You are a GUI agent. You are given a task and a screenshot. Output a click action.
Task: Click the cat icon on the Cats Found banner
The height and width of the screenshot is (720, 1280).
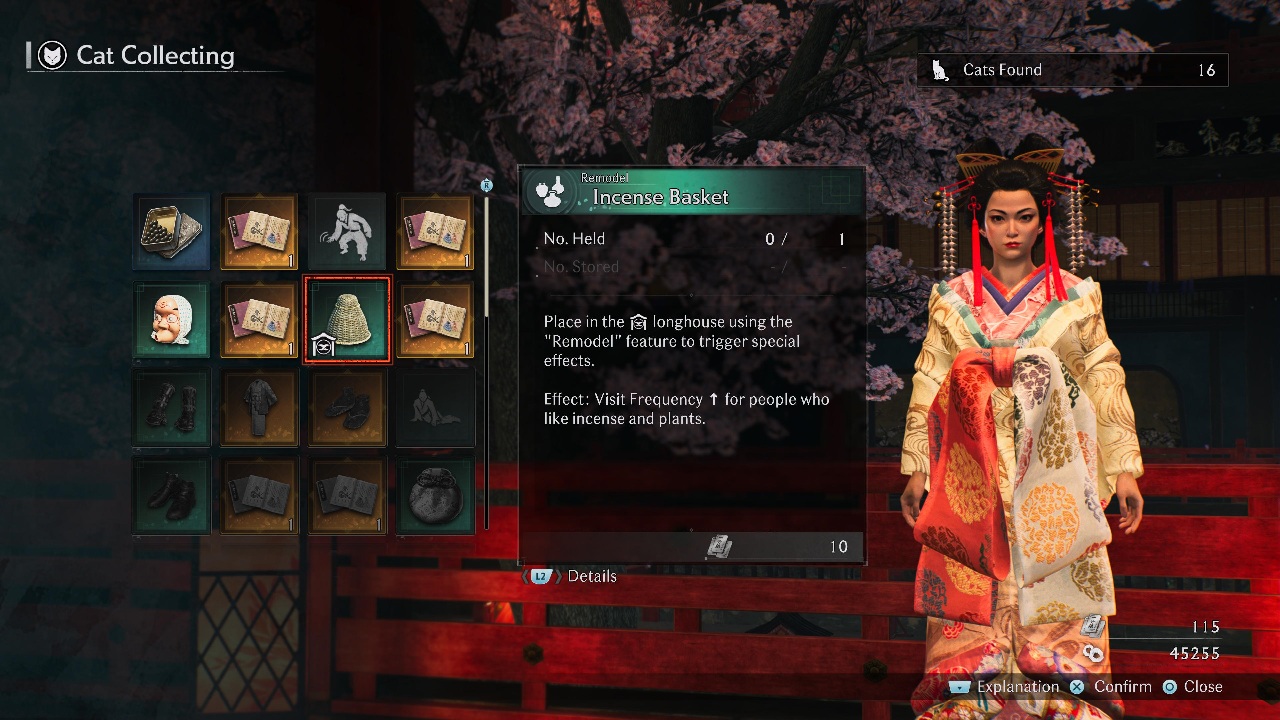pos(938,69)
